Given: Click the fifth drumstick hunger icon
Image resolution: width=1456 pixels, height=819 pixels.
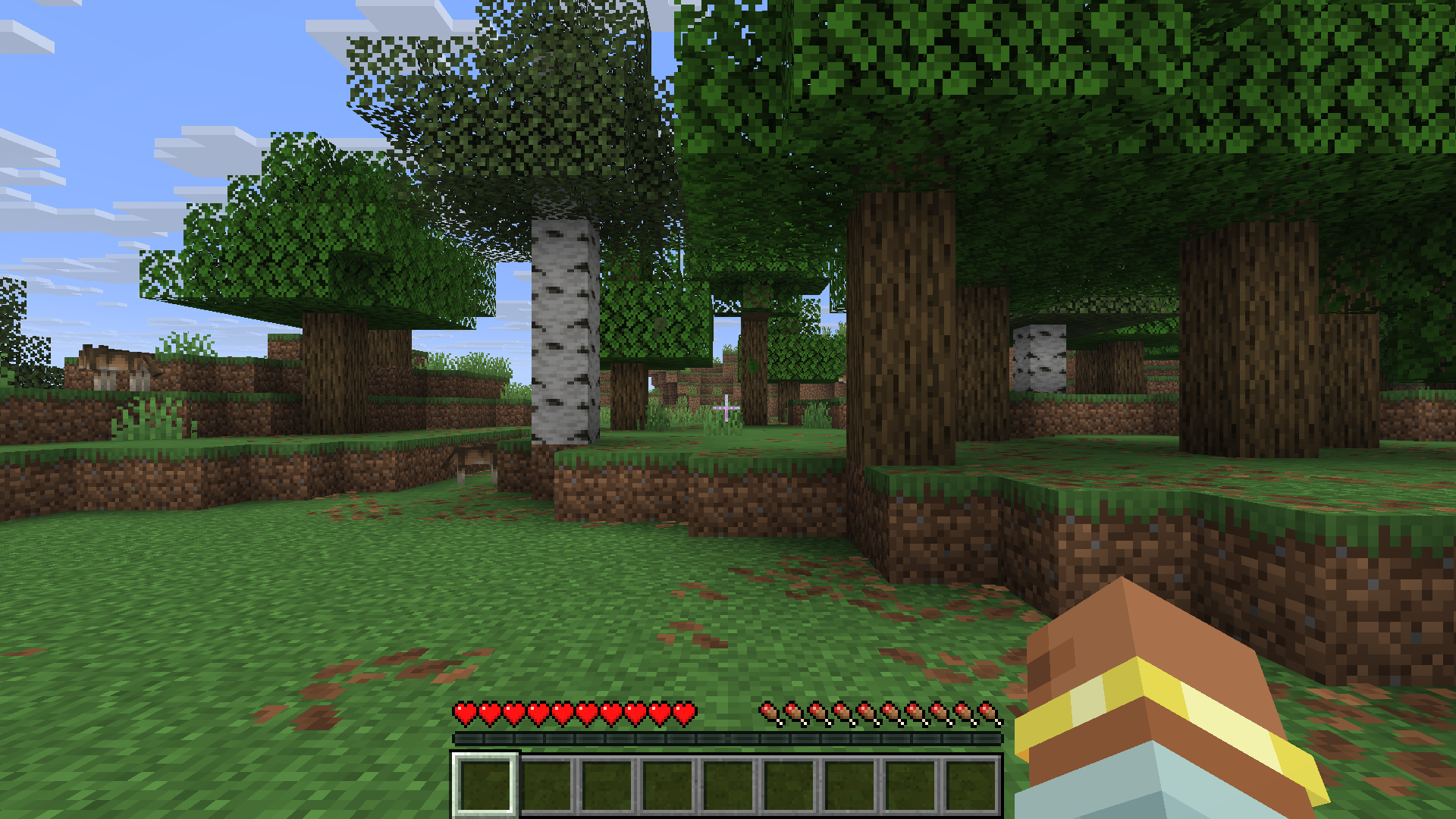Looking at the screenshot, I should click(869, 711).
